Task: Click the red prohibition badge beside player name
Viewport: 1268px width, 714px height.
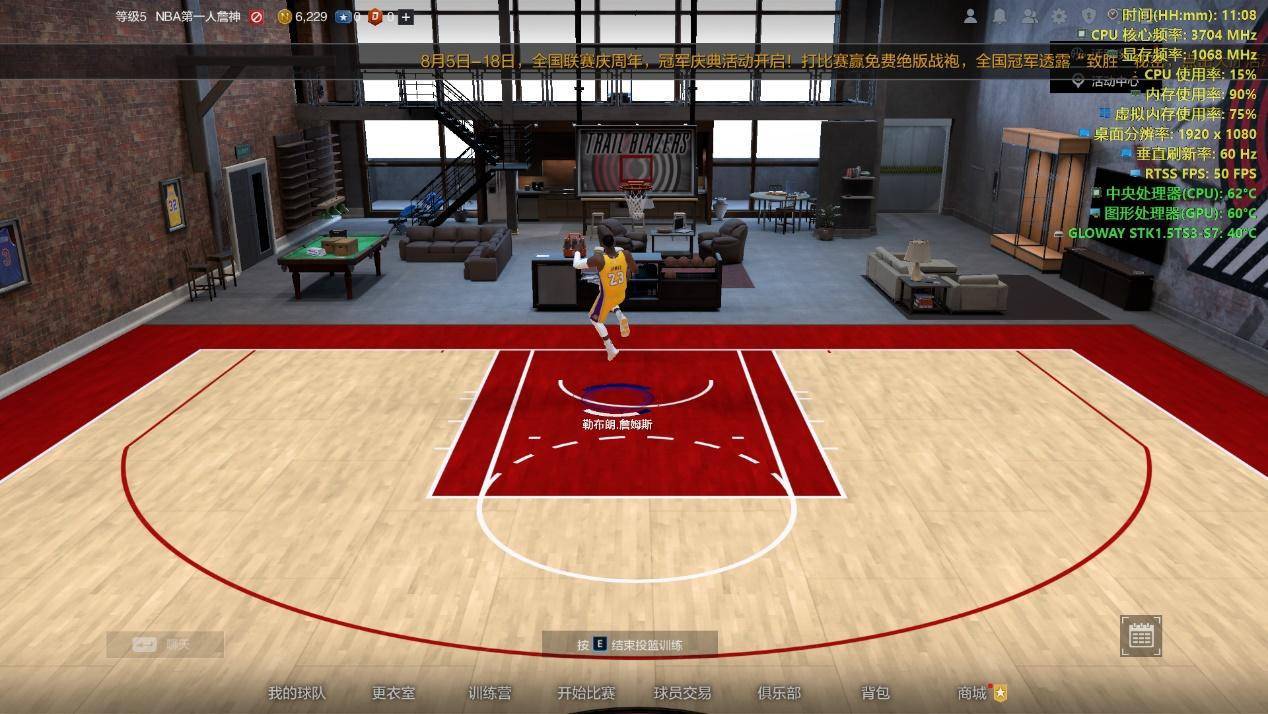Action: click(257, 17)
